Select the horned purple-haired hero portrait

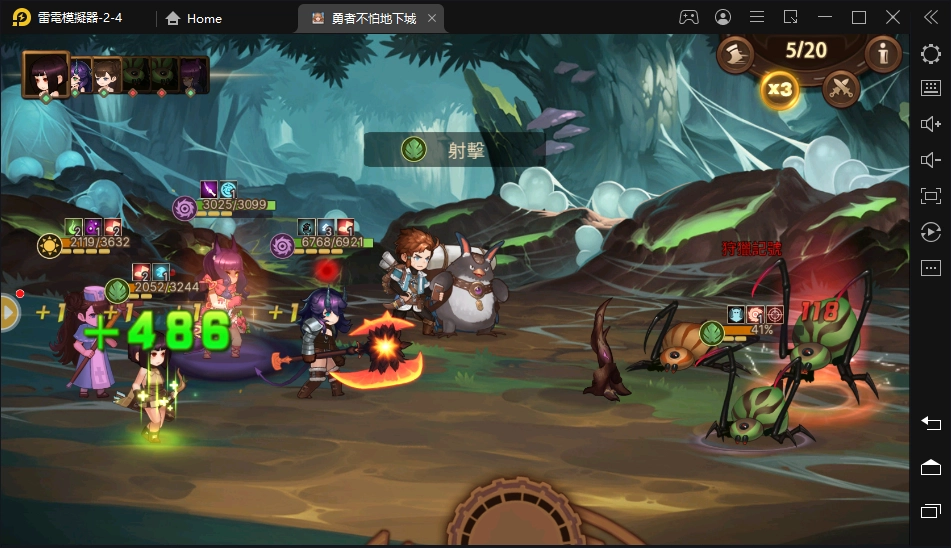78,75
